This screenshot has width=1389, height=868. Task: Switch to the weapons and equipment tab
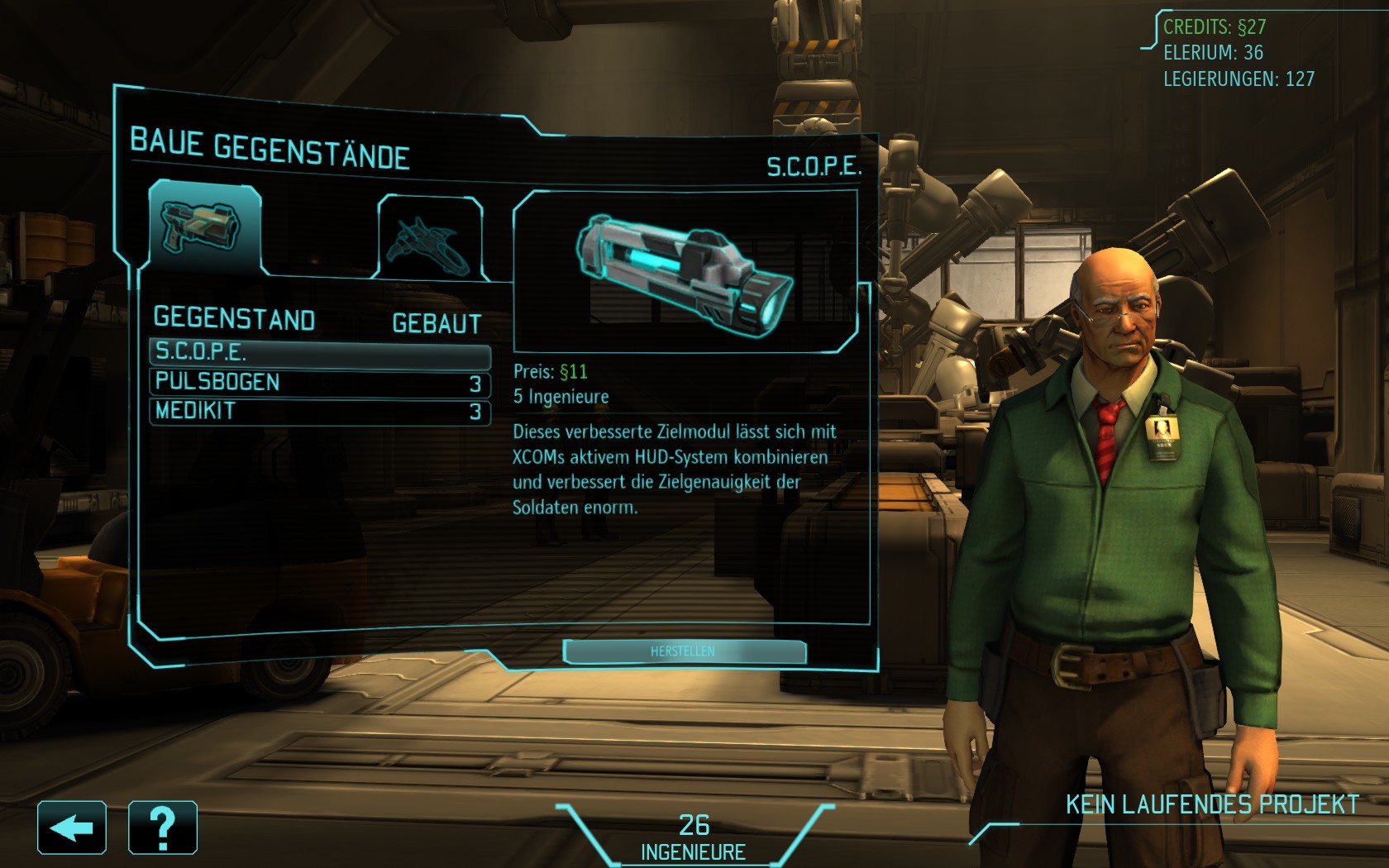coord(204,227)
